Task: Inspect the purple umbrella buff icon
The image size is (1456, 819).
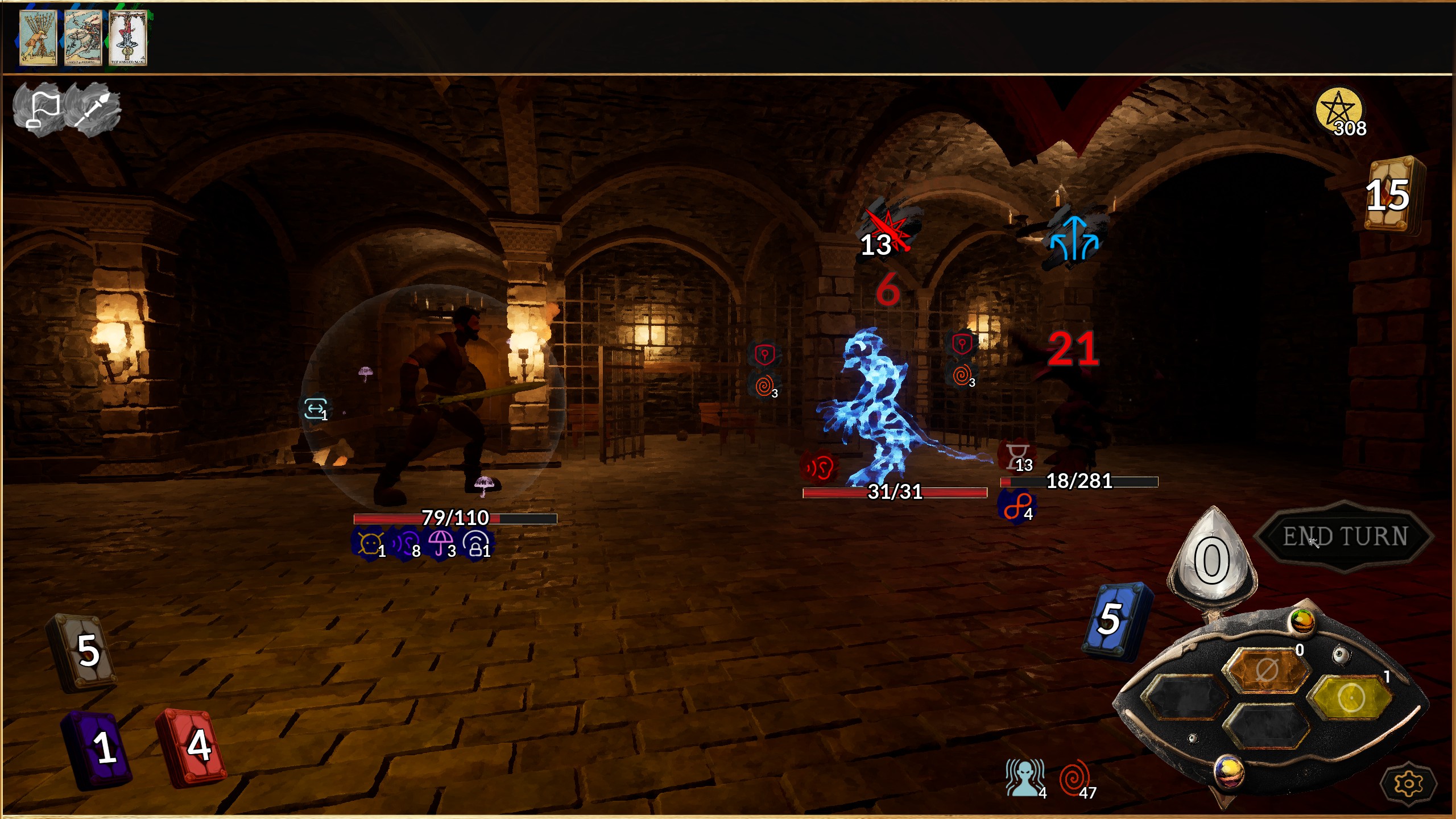Action: [x=441, y=543]
